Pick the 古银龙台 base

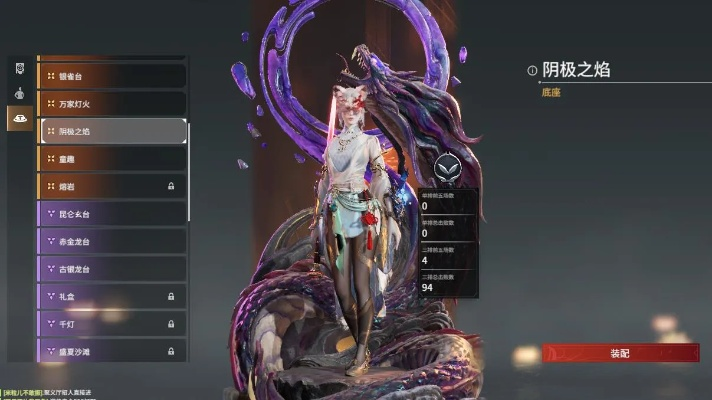112,269
